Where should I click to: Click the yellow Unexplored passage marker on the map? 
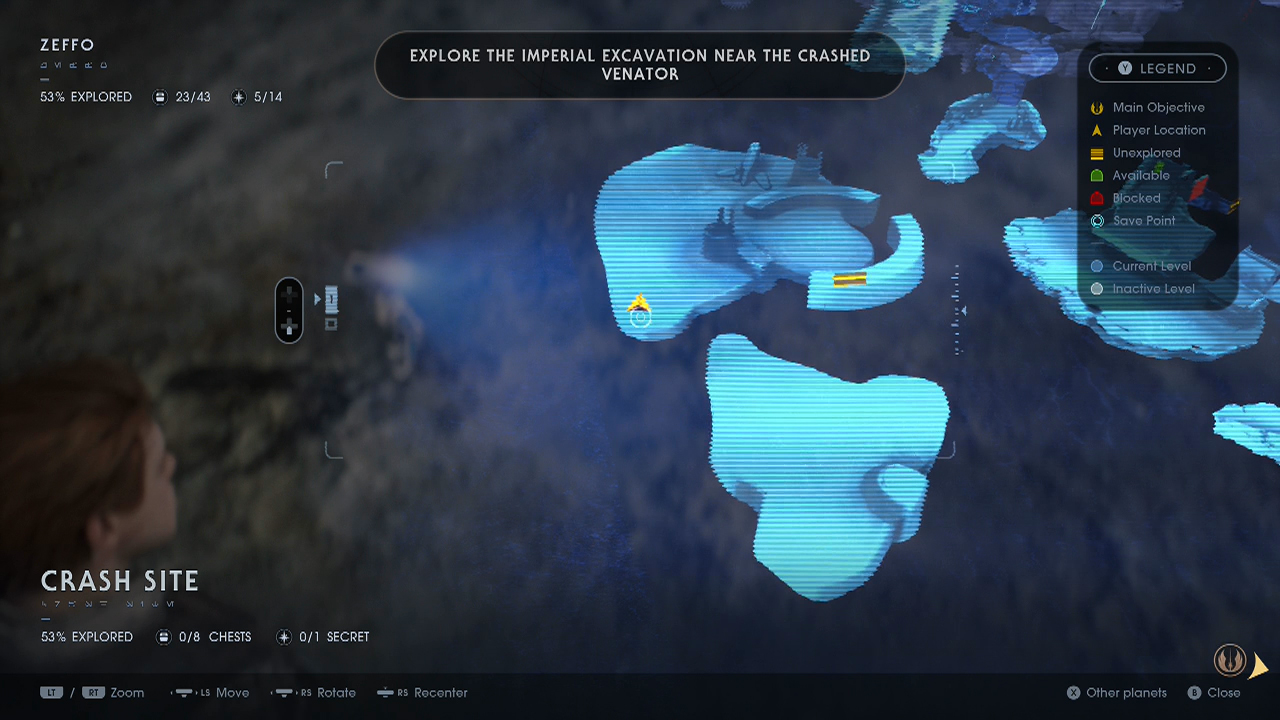click(850, 280)
